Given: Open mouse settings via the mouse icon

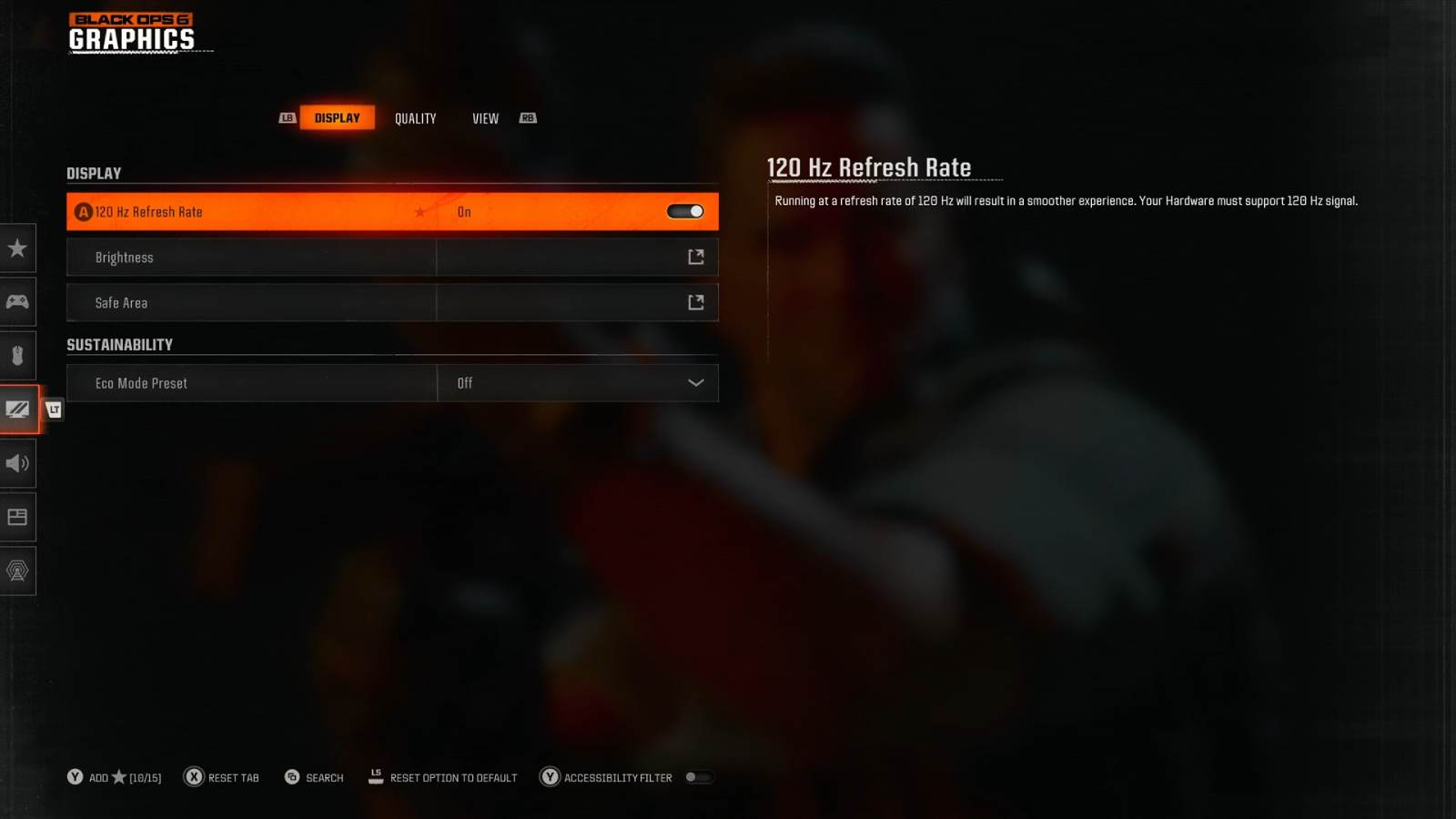Looking at the screenshot, I should 18,355.
